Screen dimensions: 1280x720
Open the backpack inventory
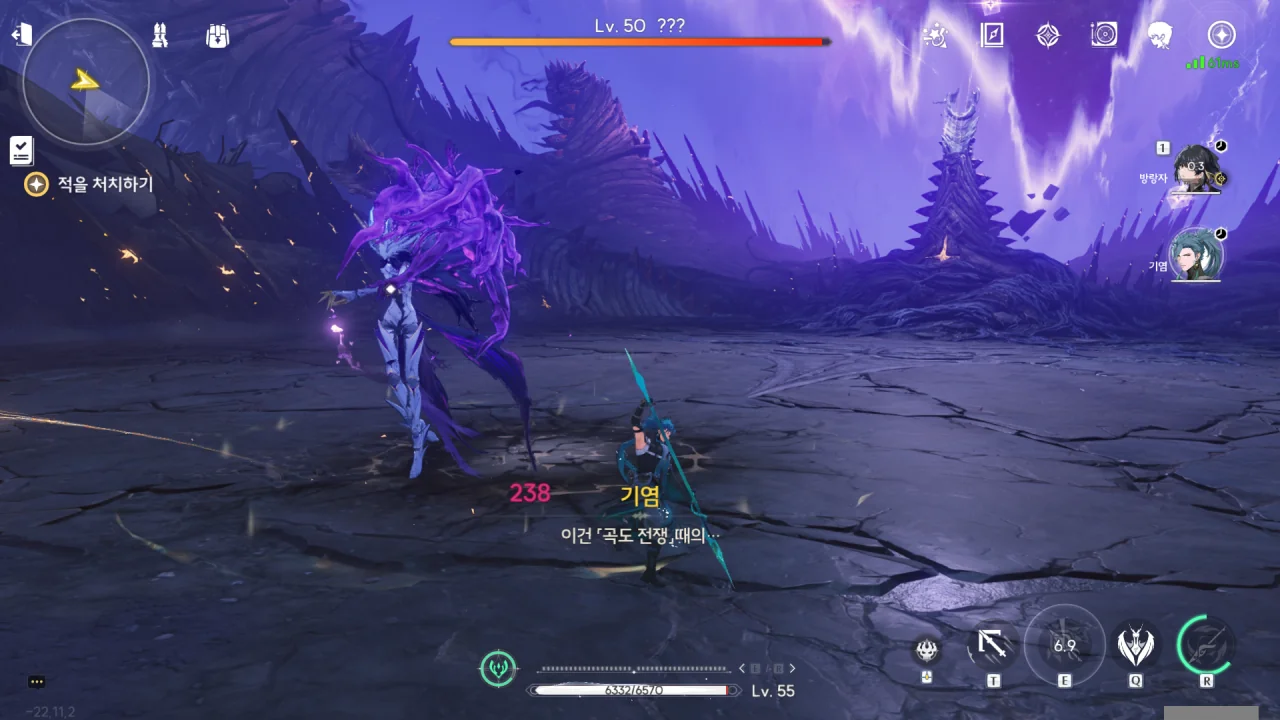pos(217,36)
